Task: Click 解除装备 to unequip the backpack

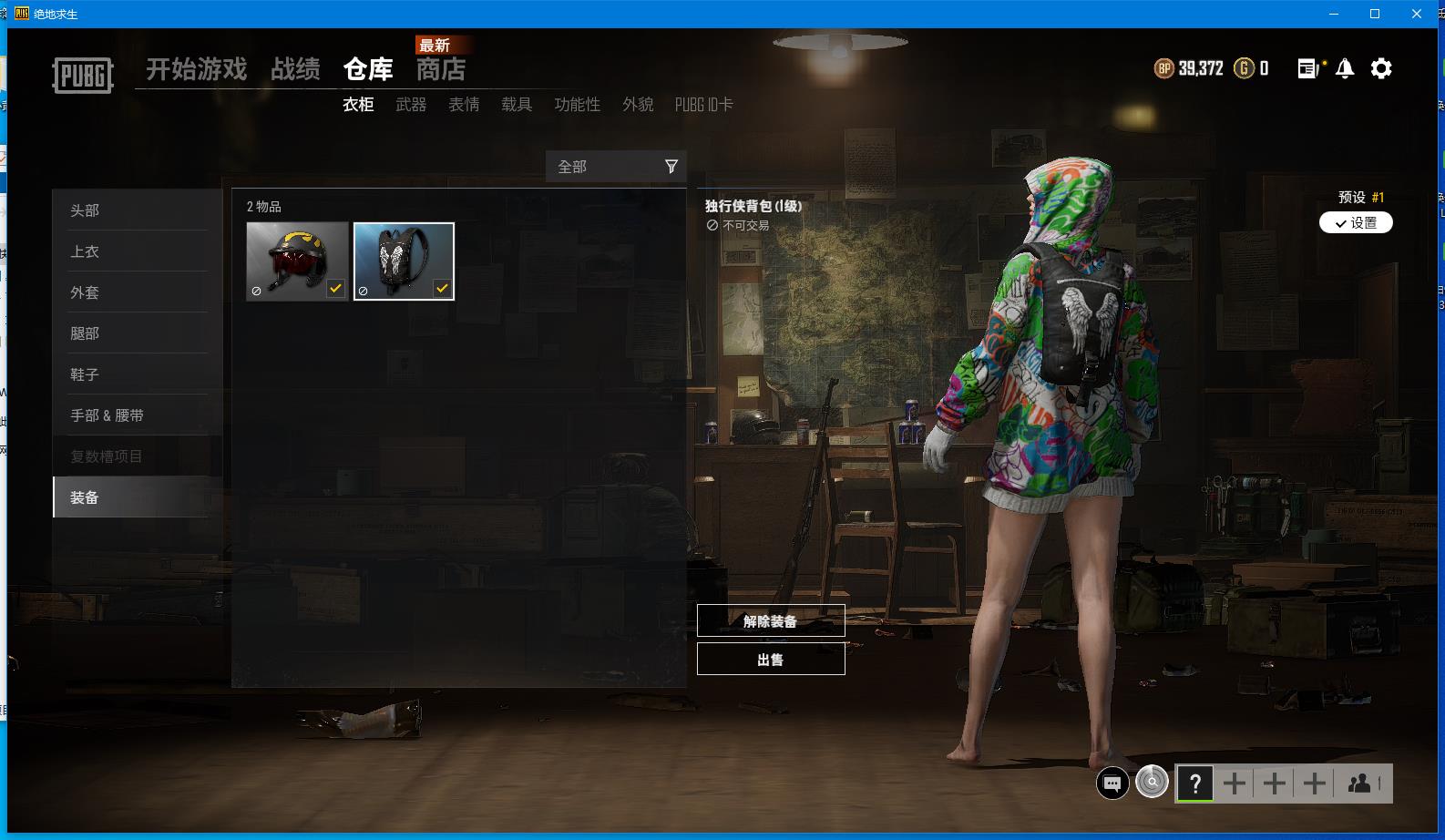Action: [771, 620]
